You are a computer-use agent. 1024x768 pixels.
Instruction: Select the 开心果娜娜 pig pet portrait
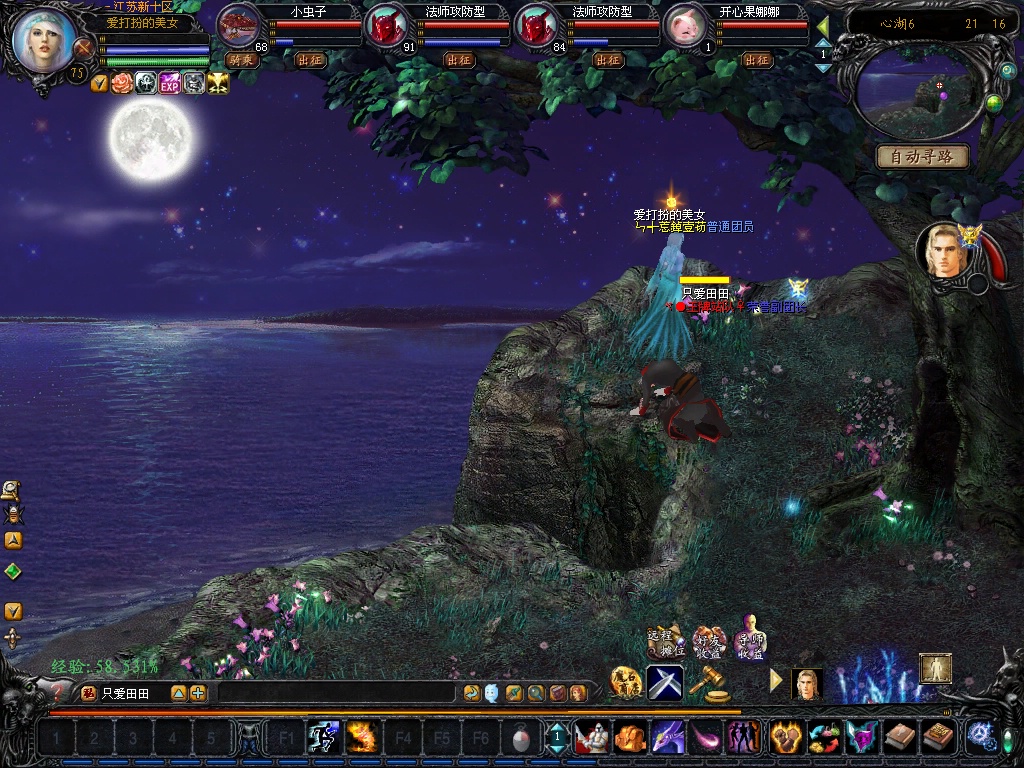coord(685,26)
